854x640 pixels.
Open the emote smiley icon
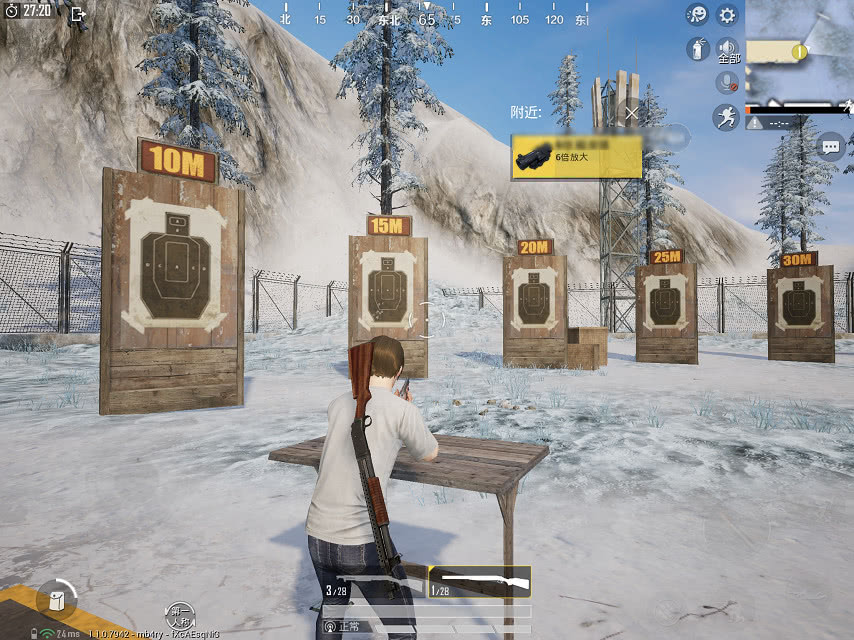697,15
